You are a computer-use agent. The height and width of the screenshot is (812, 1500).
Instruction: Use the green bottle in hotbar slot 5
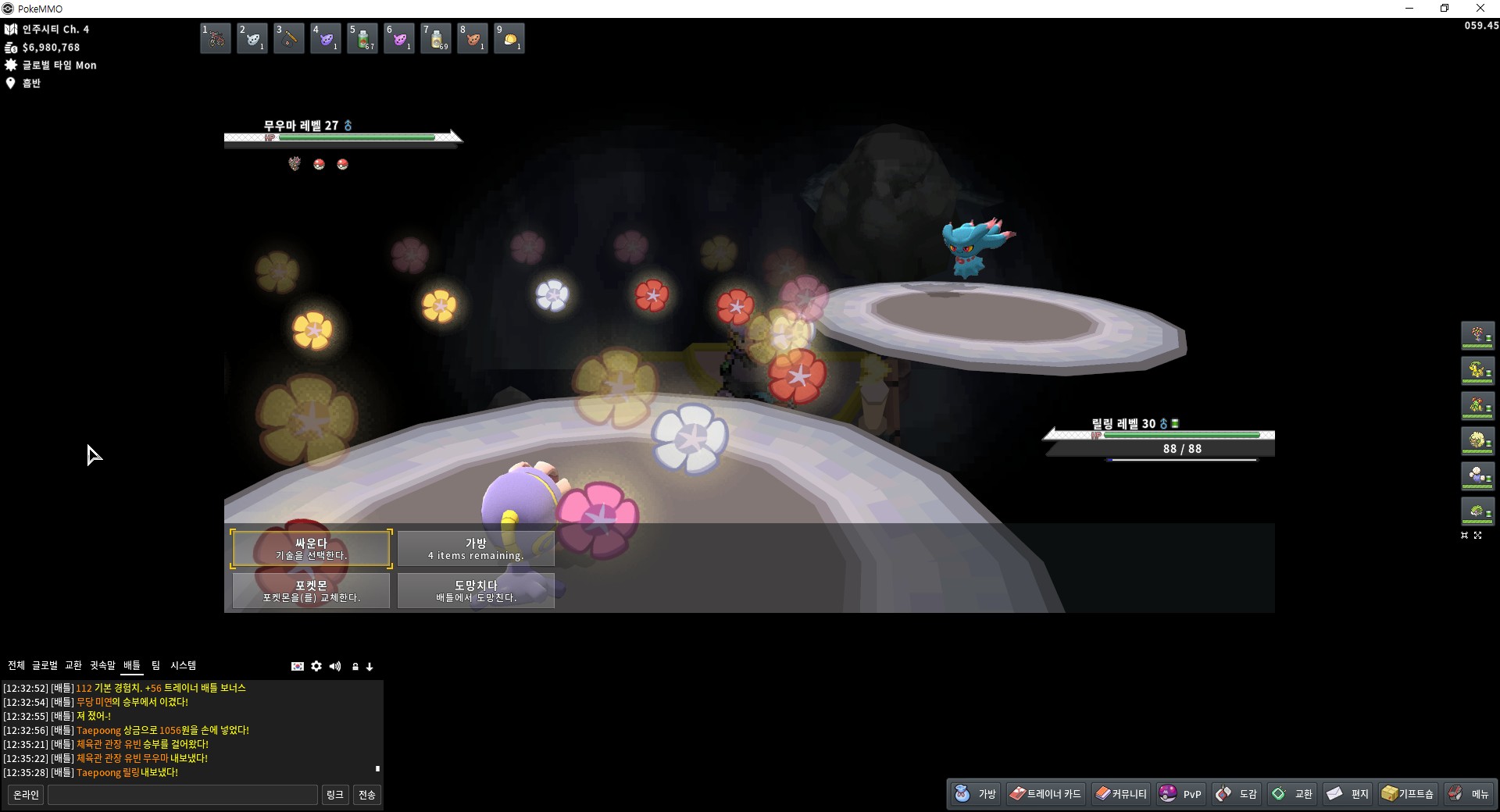(362, 38)
